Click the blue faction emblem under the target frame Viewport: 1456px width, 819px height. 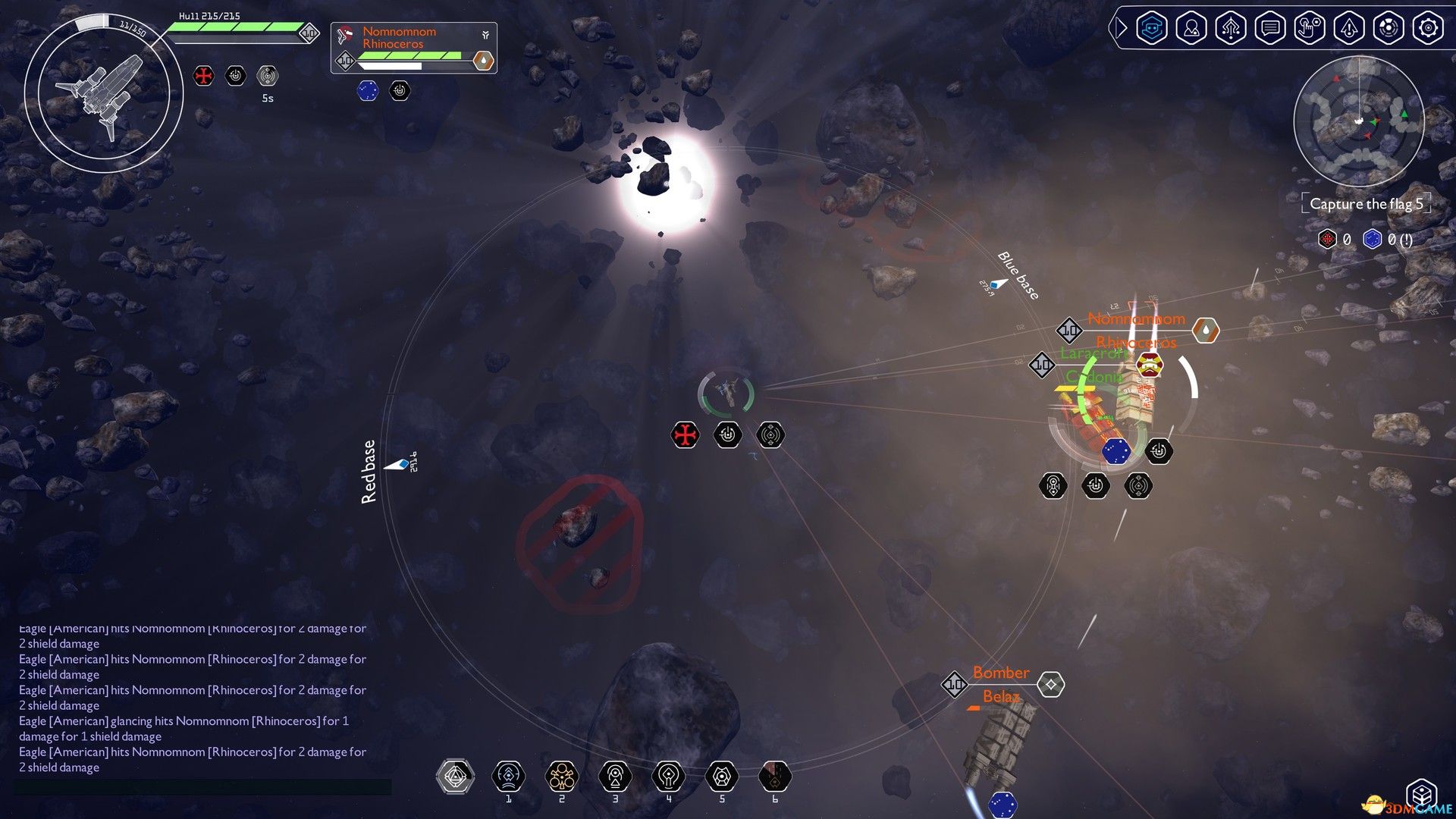click(369, 90)
